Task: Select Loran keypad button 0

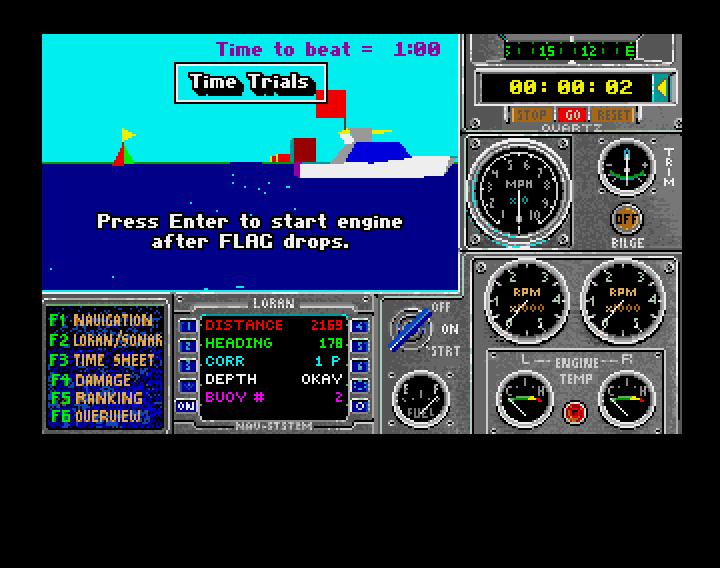Action: 360,406
